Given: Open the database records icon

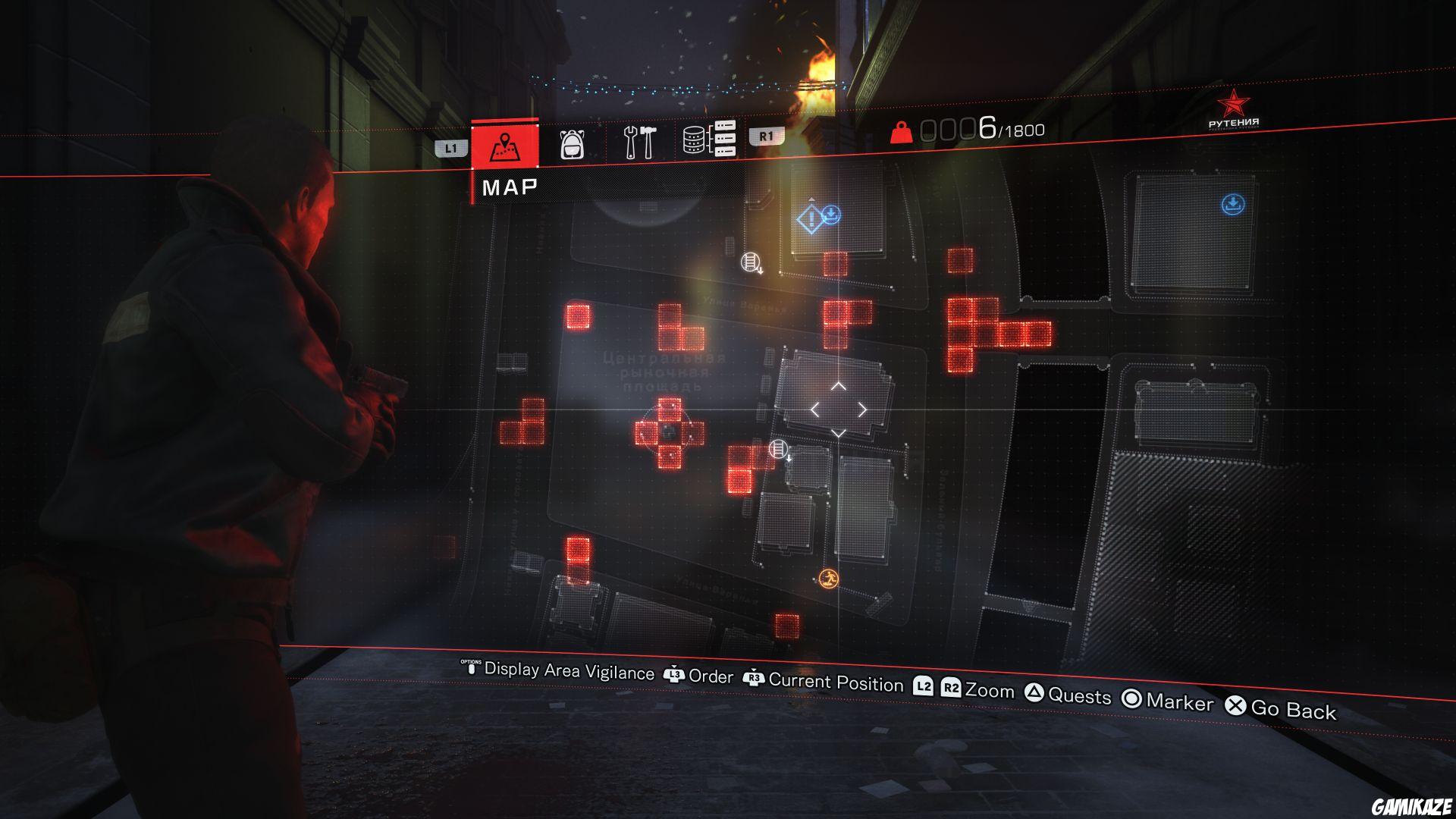Looking at the screenshot, I should [711, 139].
